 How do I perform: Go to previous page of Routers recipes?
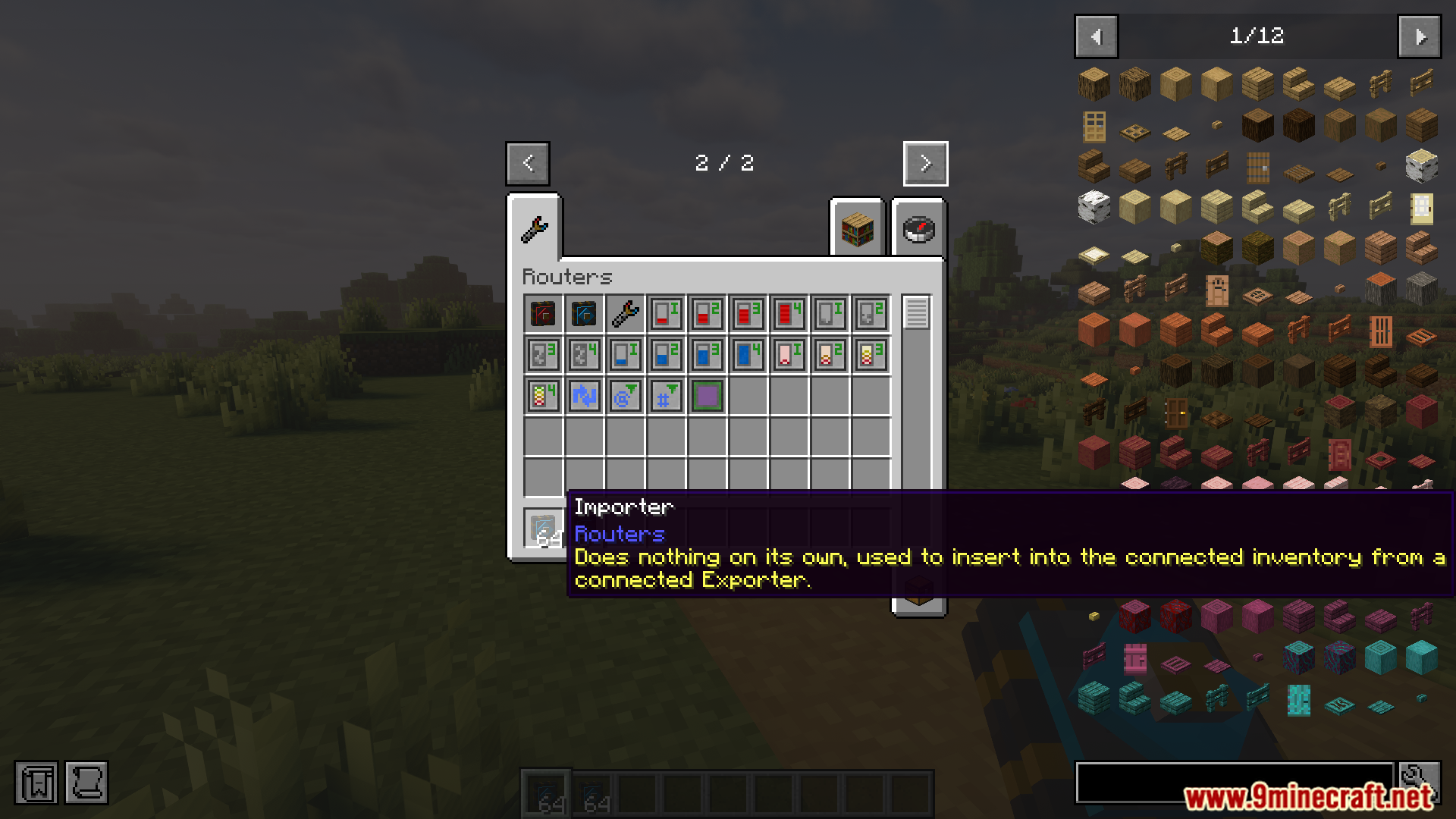click(x=528, y=163)
